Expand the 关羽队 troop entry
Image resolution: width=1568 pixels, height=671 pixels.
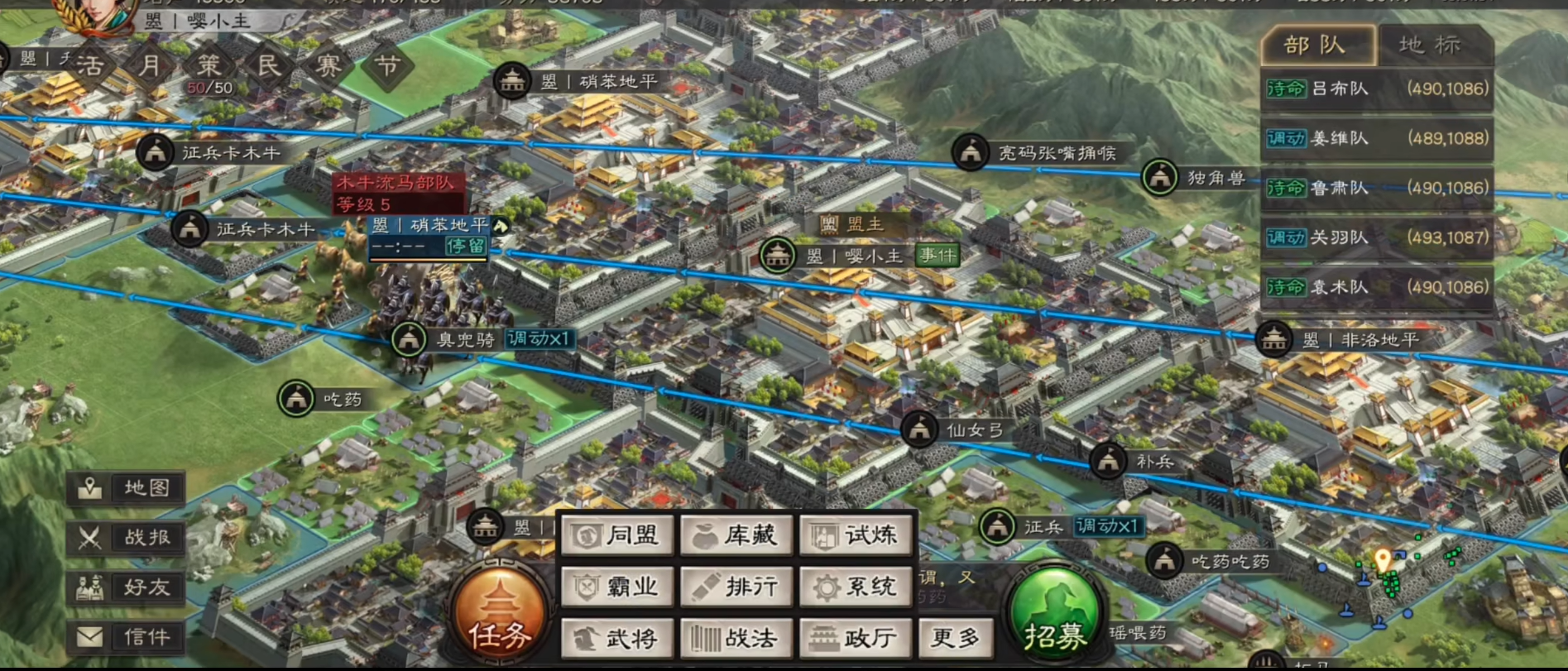tap(1375, 237)
